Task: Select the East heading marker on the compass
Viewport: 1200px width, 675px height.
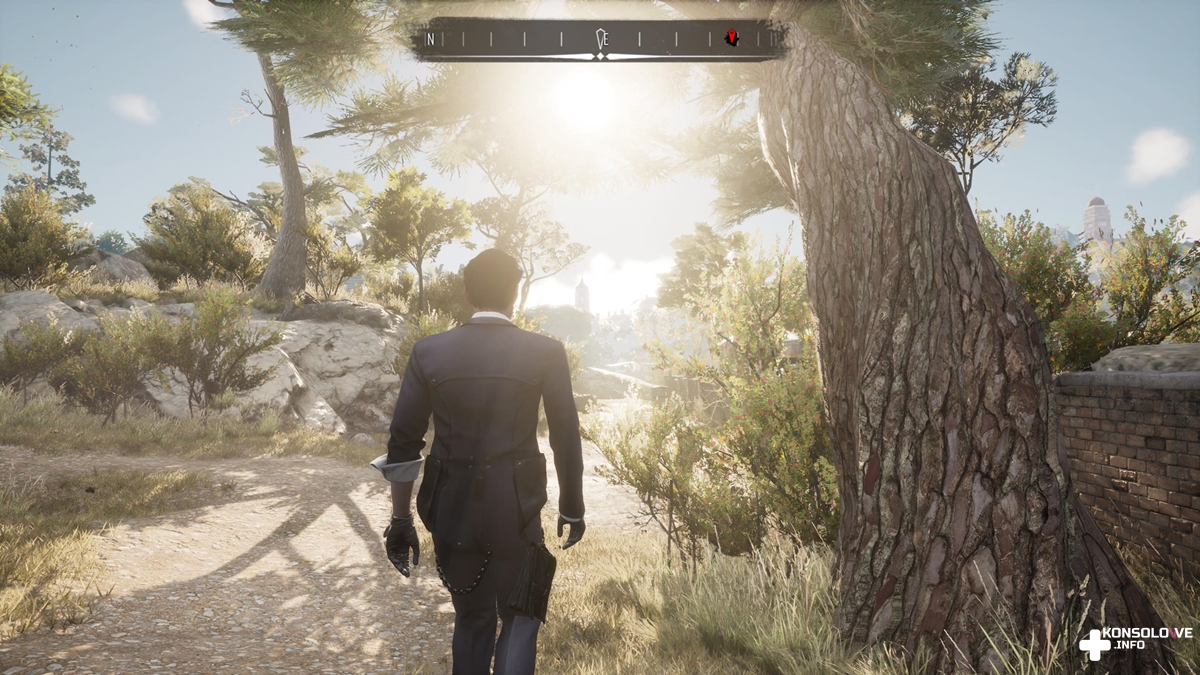Action: (601, 39)
